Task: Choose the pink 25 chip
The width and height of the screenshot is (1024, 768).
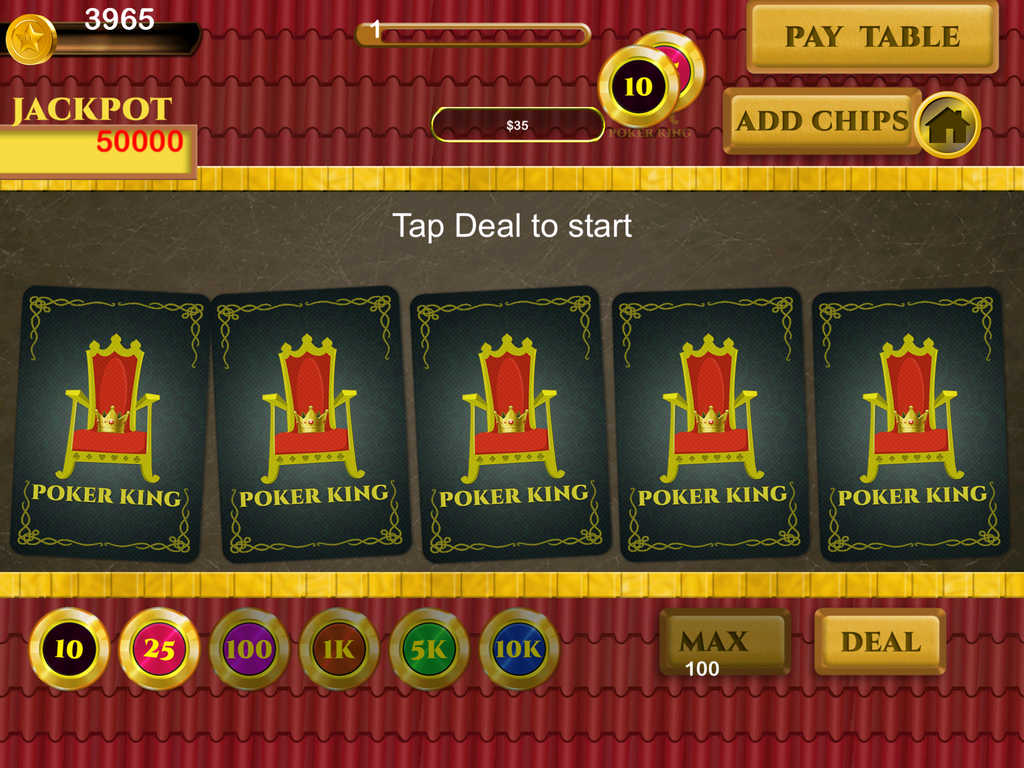Action: click(159, 649)
